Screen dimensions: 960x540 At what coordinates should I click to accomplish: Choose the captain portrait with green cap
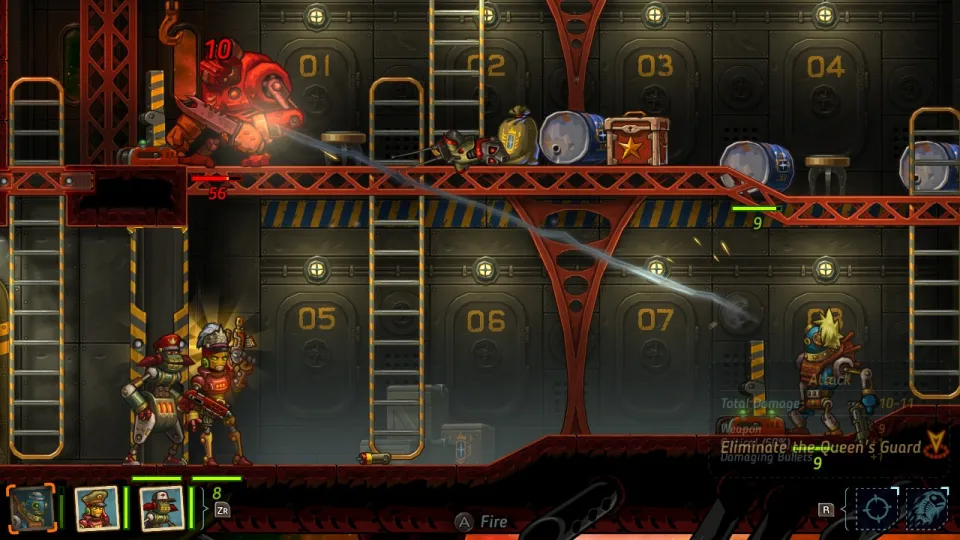pos(96,508)
